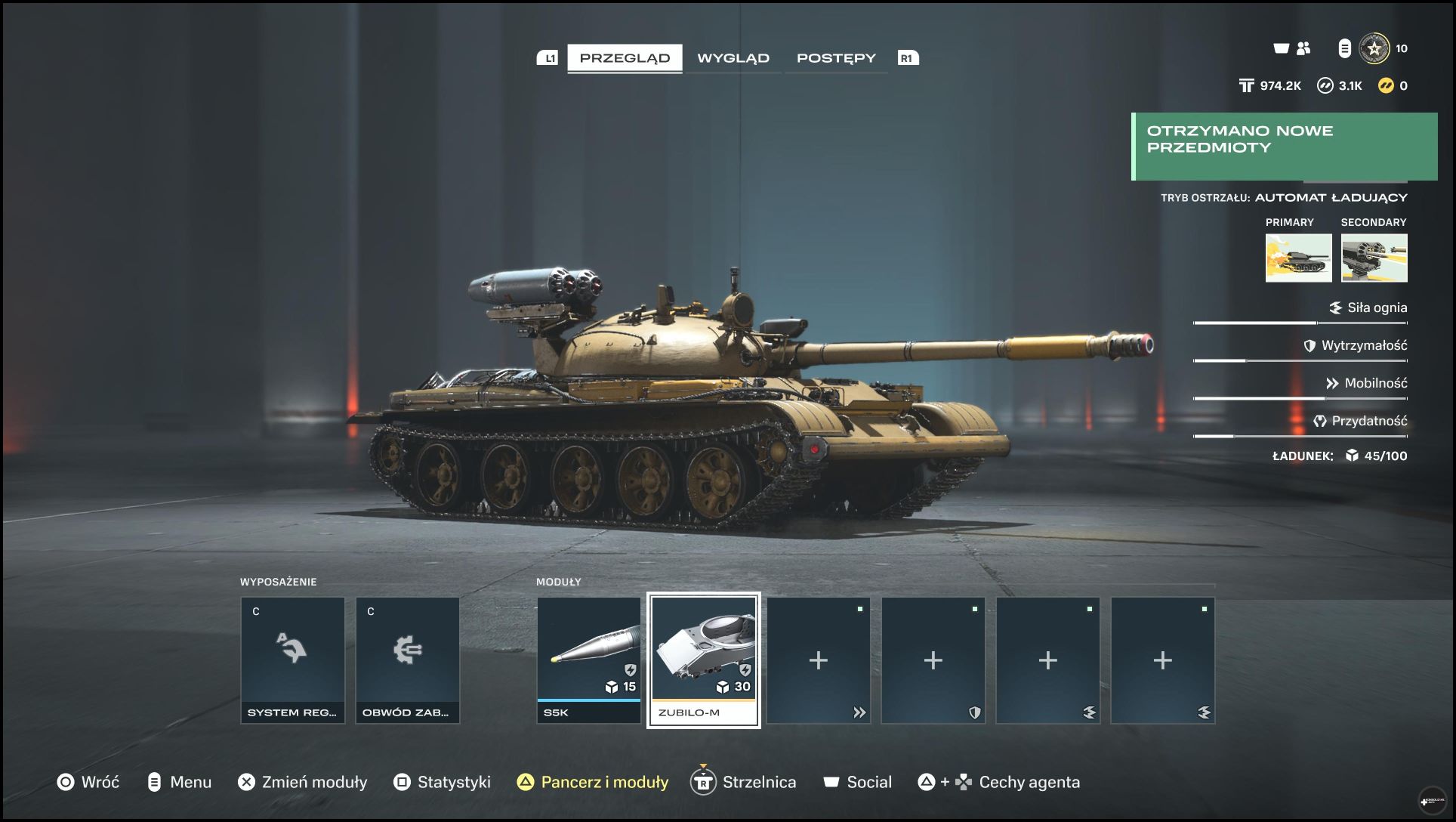Select the System Reg... equipment slot
1456x822 pixels.
pos(293,660)
